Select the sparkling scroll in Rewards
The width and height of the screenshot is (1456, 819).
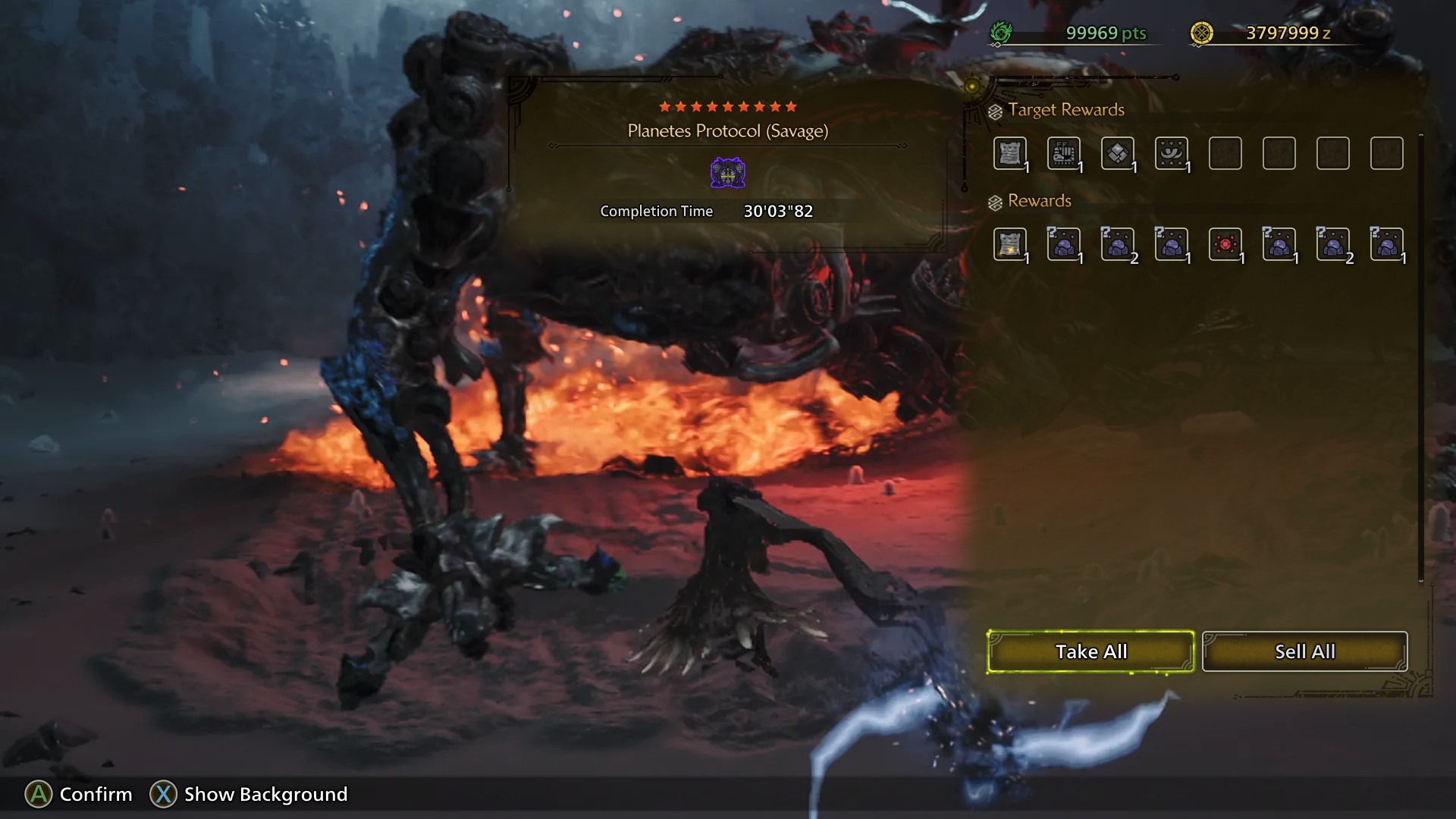(1010, 244)
